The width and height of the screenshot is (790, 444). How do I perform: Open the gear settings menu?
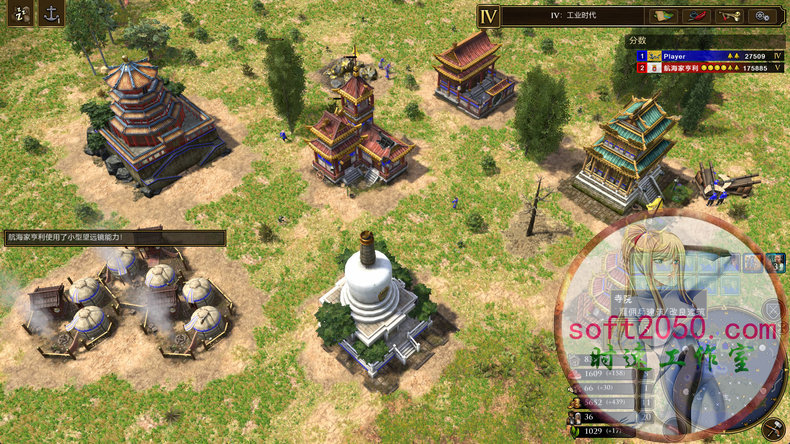coord(766,15)
